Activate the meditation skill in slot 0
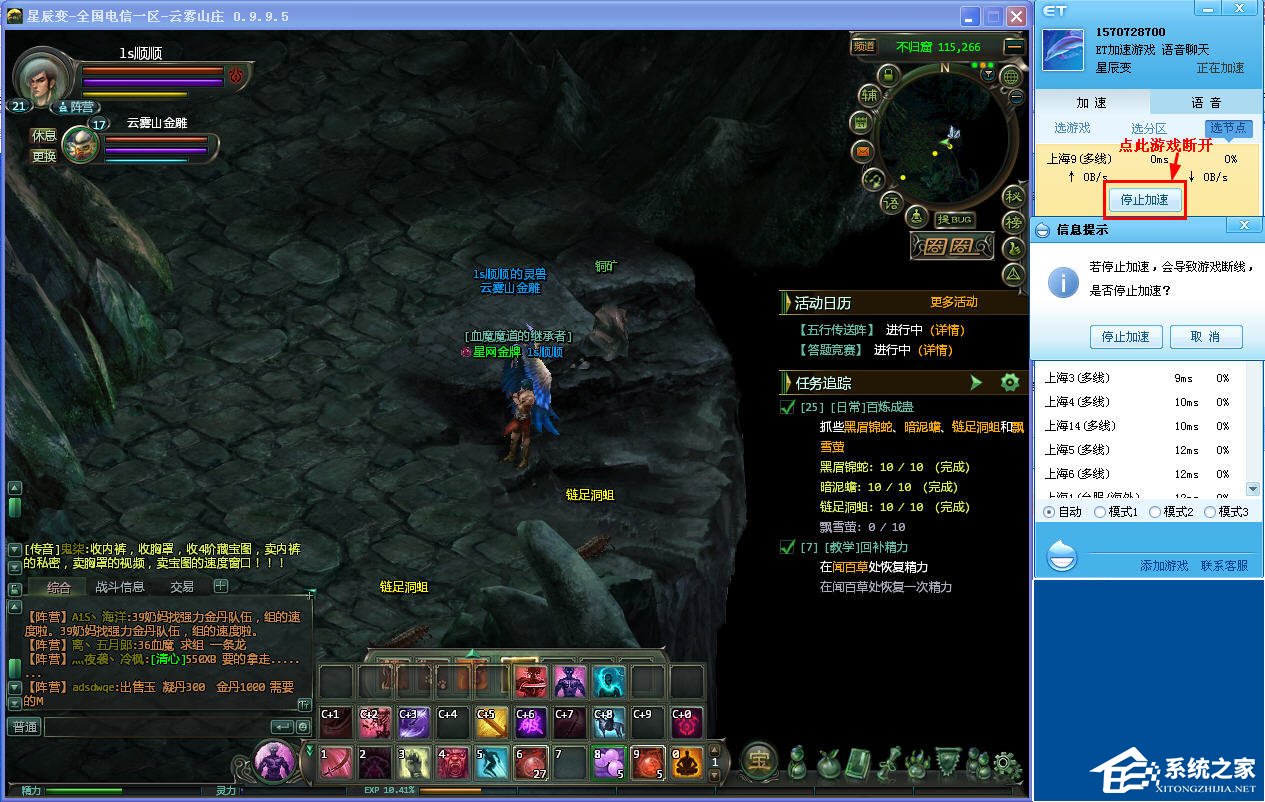 click(687, 763)
